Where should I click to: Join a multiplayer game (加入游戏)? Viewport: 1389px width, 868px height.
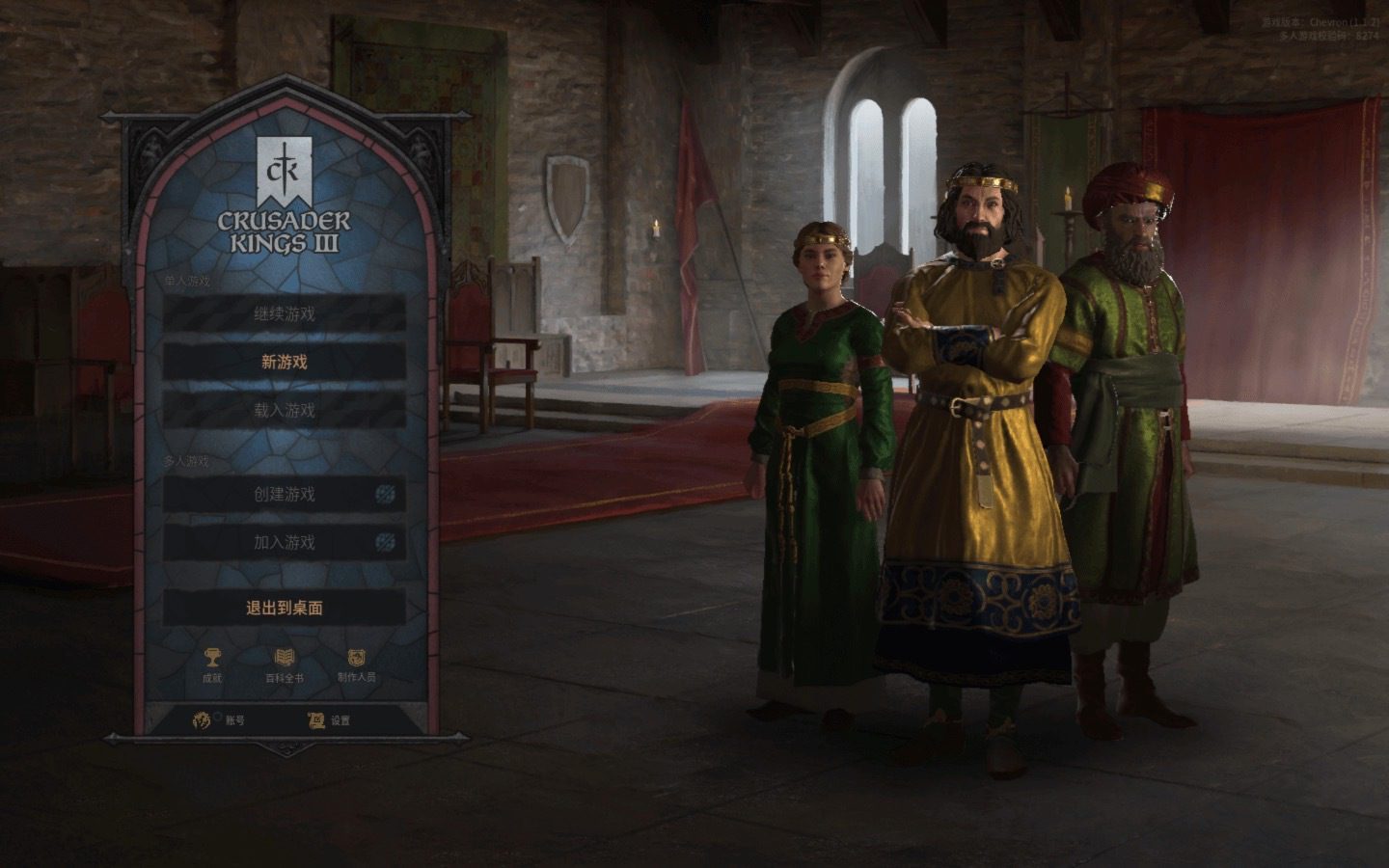tap(284, 543)
